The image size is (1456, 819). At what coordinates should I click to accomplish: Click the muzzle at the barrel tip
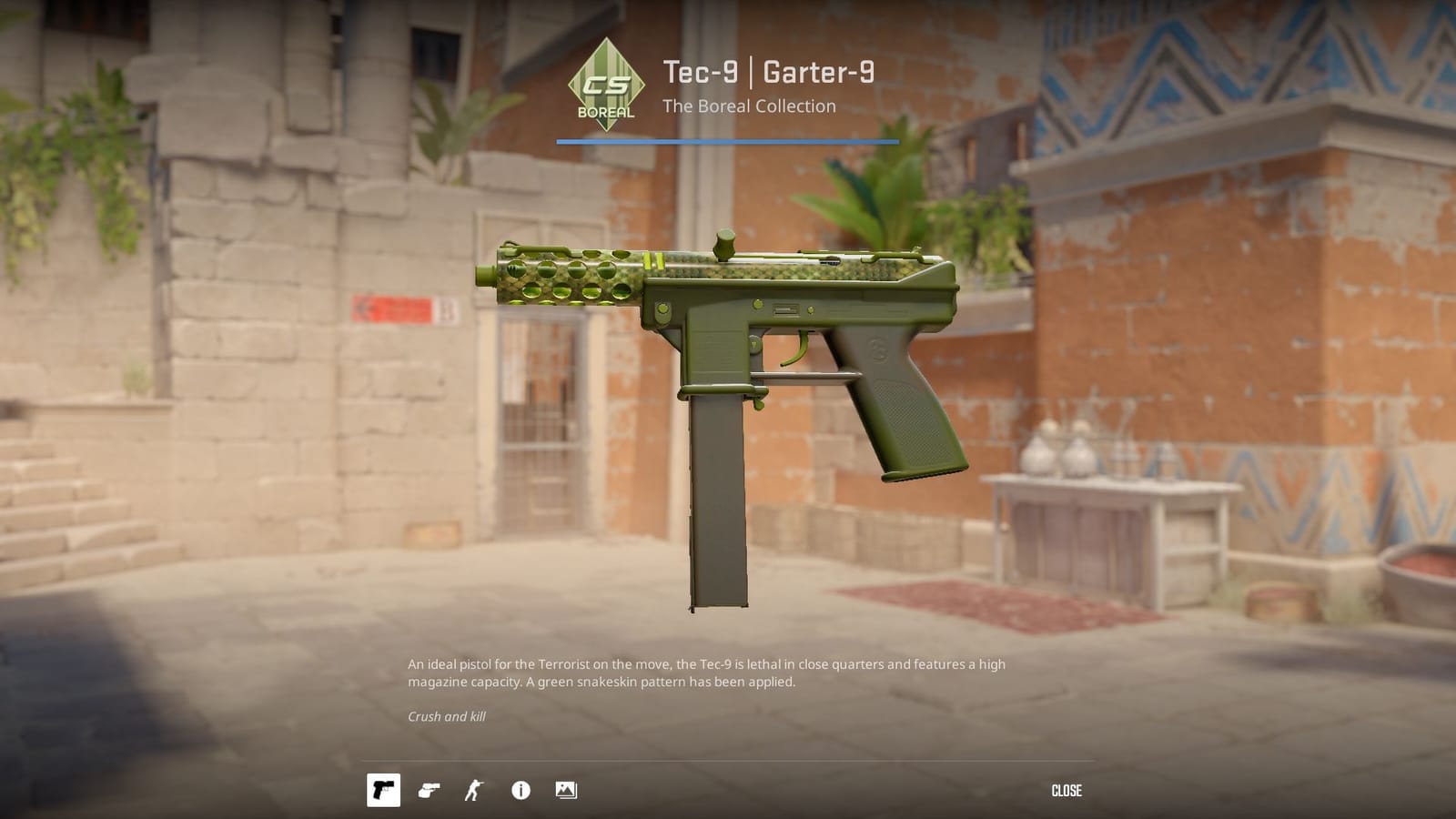click(x=484, y=273)
